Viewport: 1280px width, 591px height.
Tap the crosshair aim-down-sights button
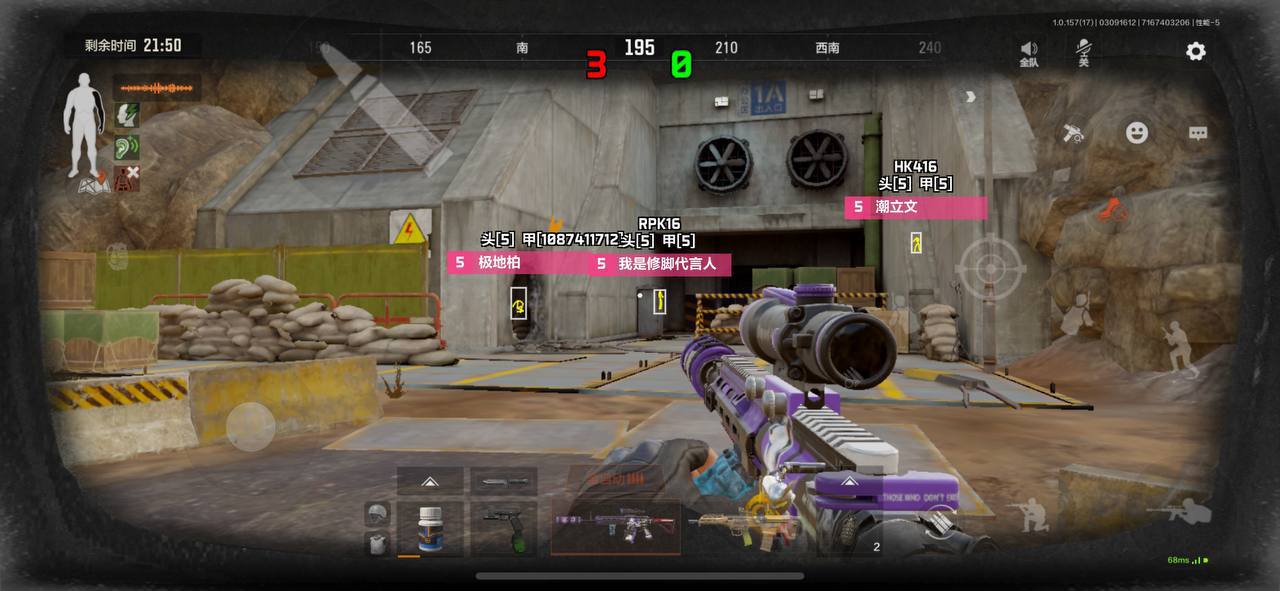pyautogui.click(x=990, y=268)
